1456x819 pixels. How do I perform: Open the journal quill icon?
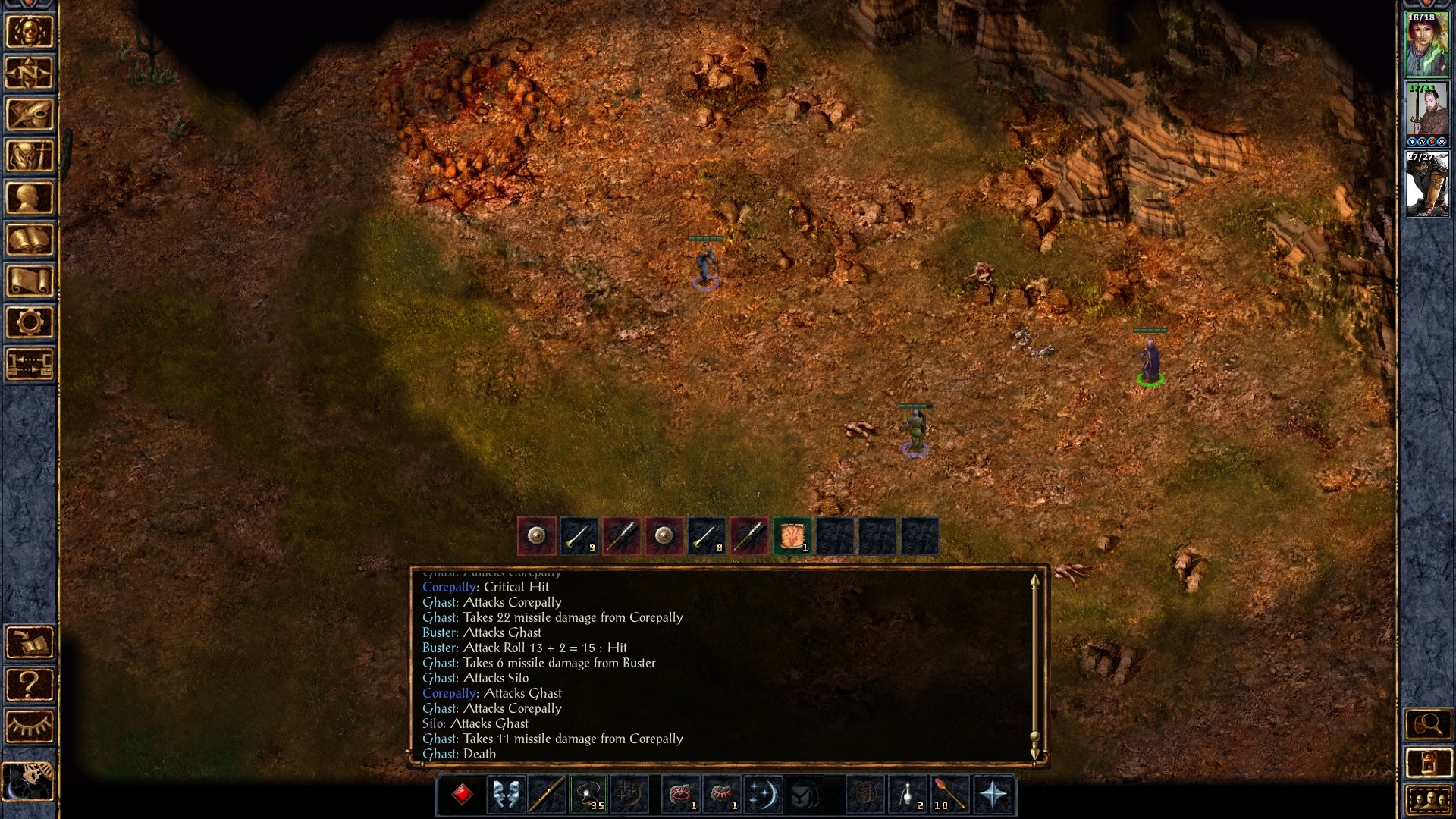[30, 115]
